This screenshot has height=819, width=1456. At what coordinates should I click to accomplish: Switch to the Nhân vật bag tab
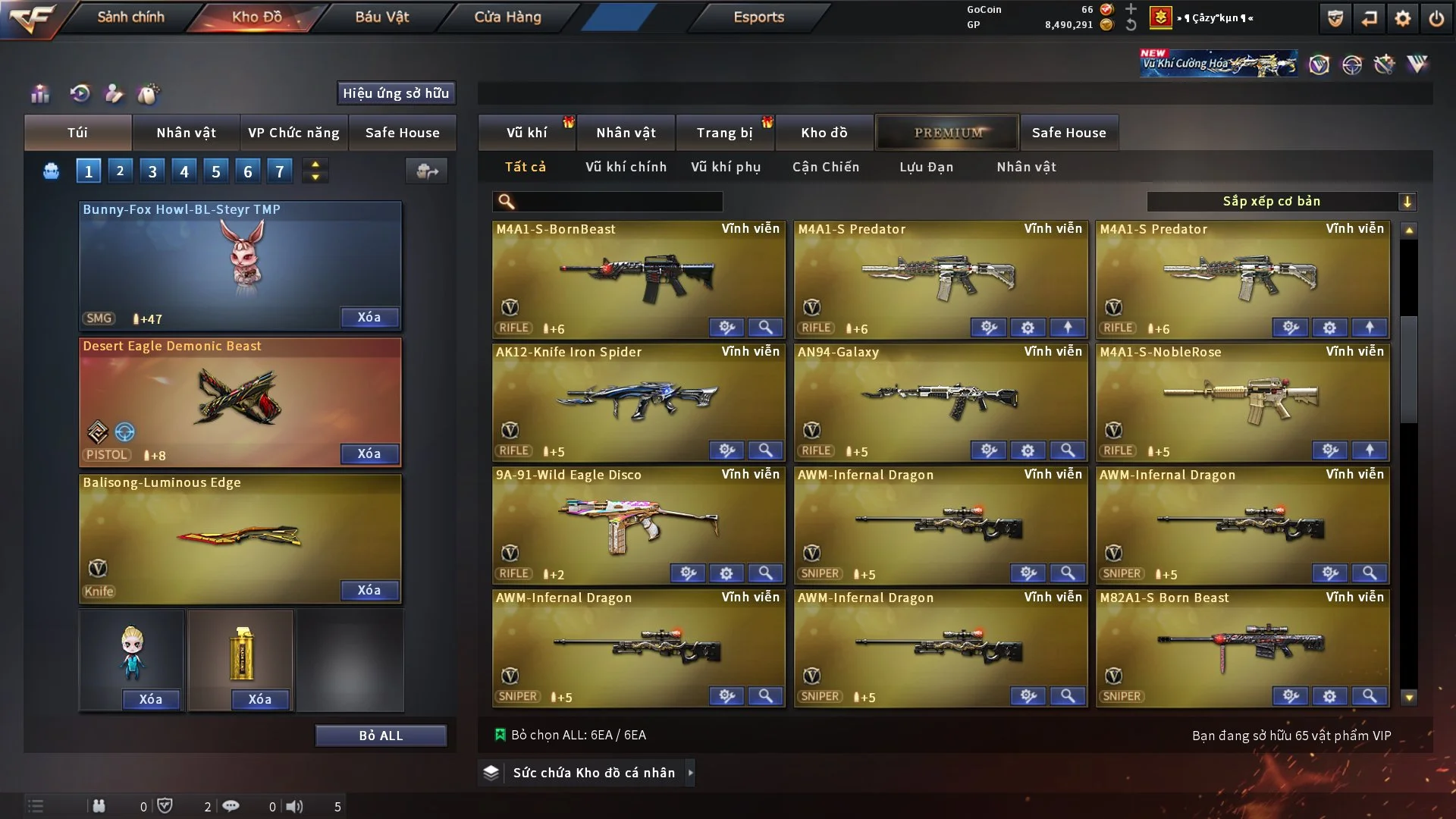186,133
